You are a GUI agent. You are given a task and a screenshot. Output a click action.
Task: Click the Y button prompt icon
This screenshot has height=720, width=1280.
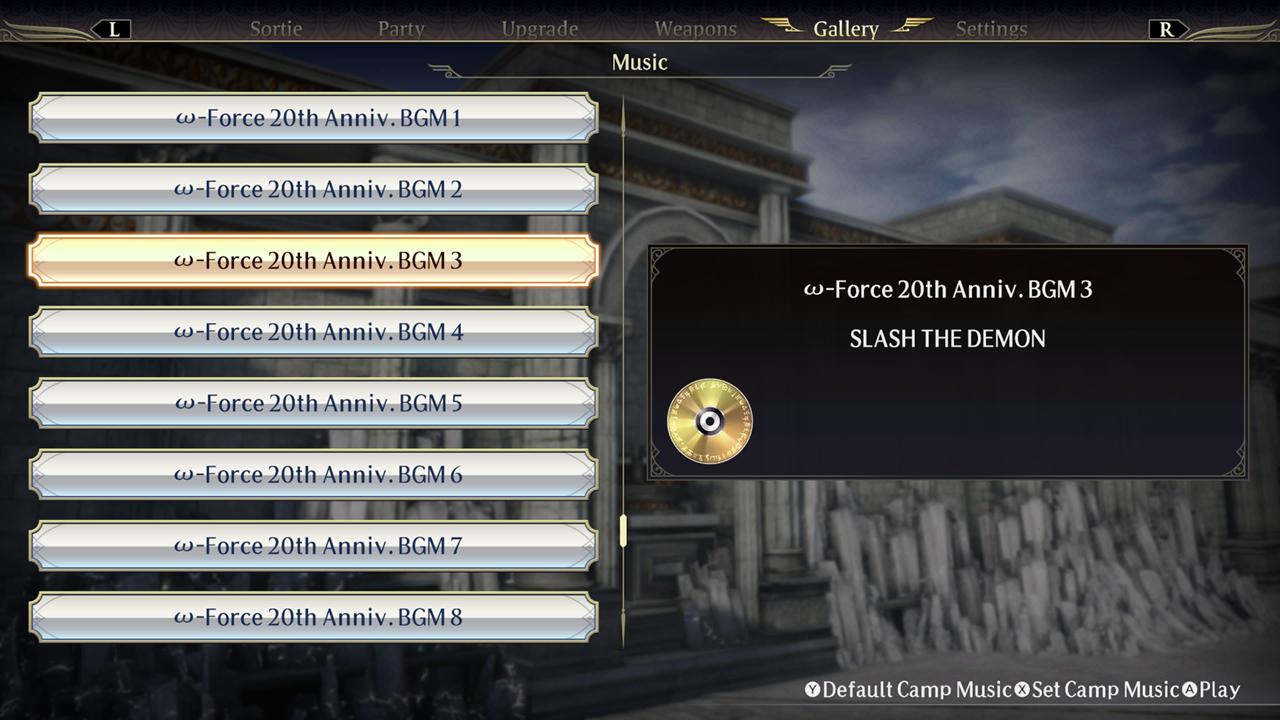[811, 690]
